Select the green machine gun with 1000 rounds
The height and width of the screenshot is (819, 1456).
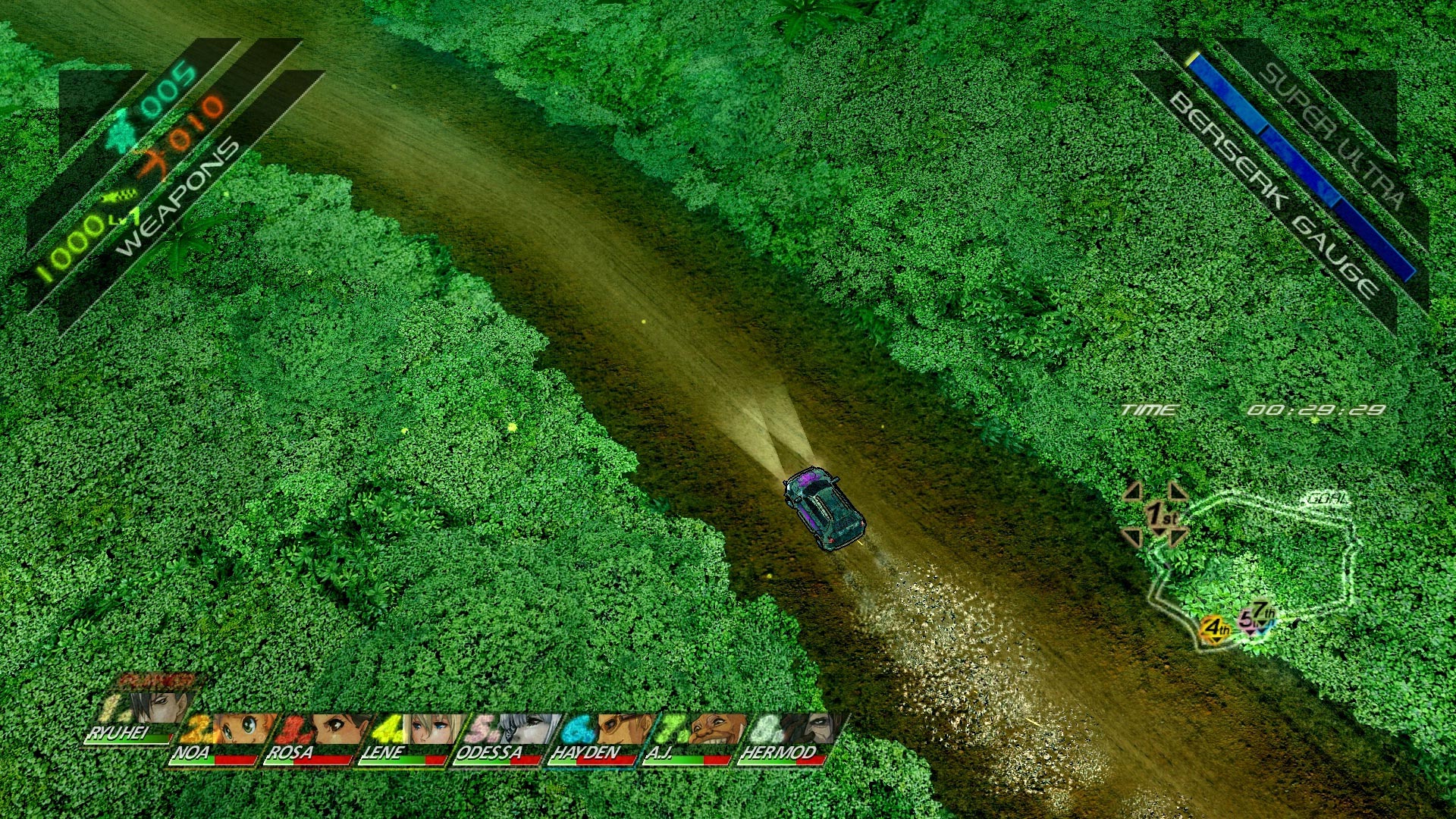coord(120,196)
